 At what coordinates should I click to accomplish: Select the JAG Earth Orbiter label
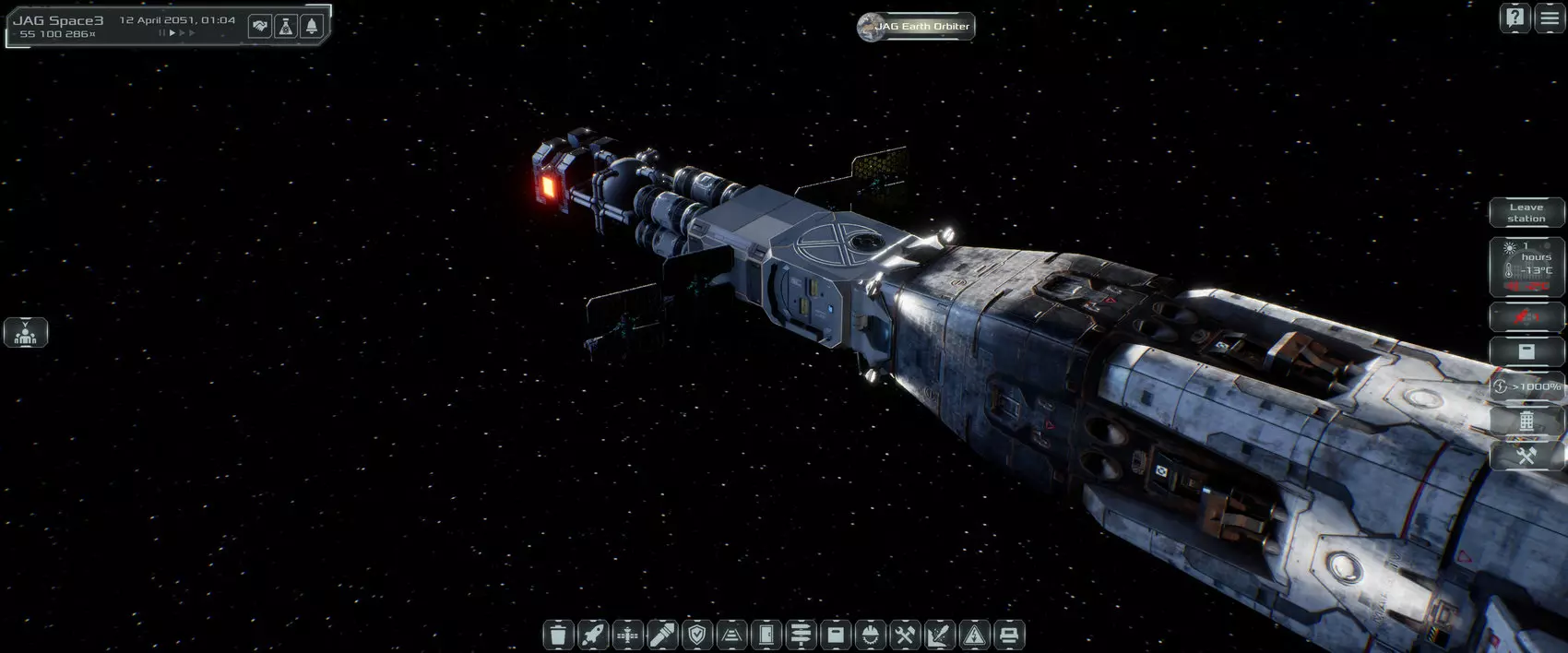[x=916, y=27]
